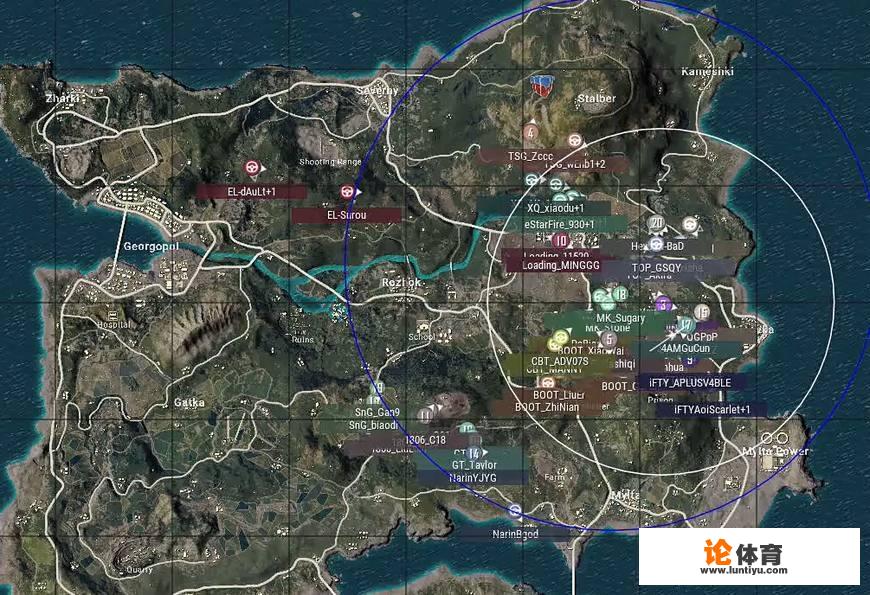Select the iFTY_APLUSV4BLE name tag
Viewport: 870px width, 595px height.
pos(690,382)
